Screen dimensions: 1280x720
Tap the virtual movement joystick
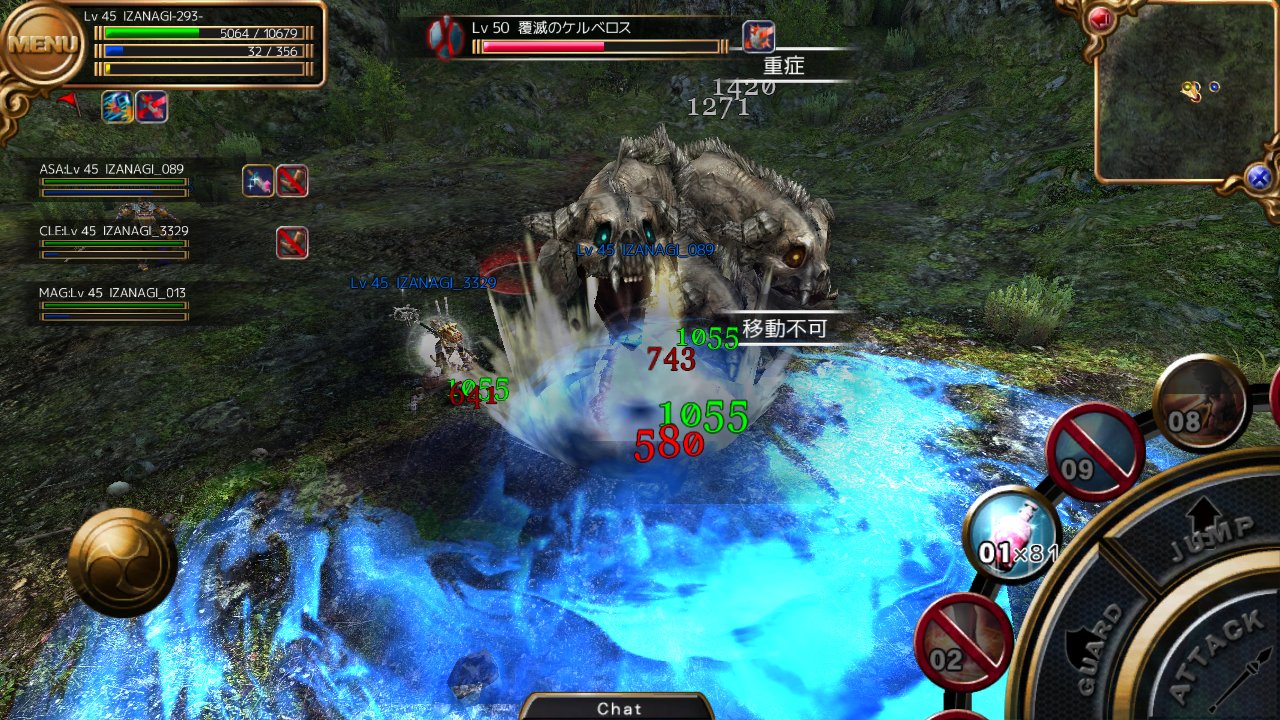click(122, 562)
